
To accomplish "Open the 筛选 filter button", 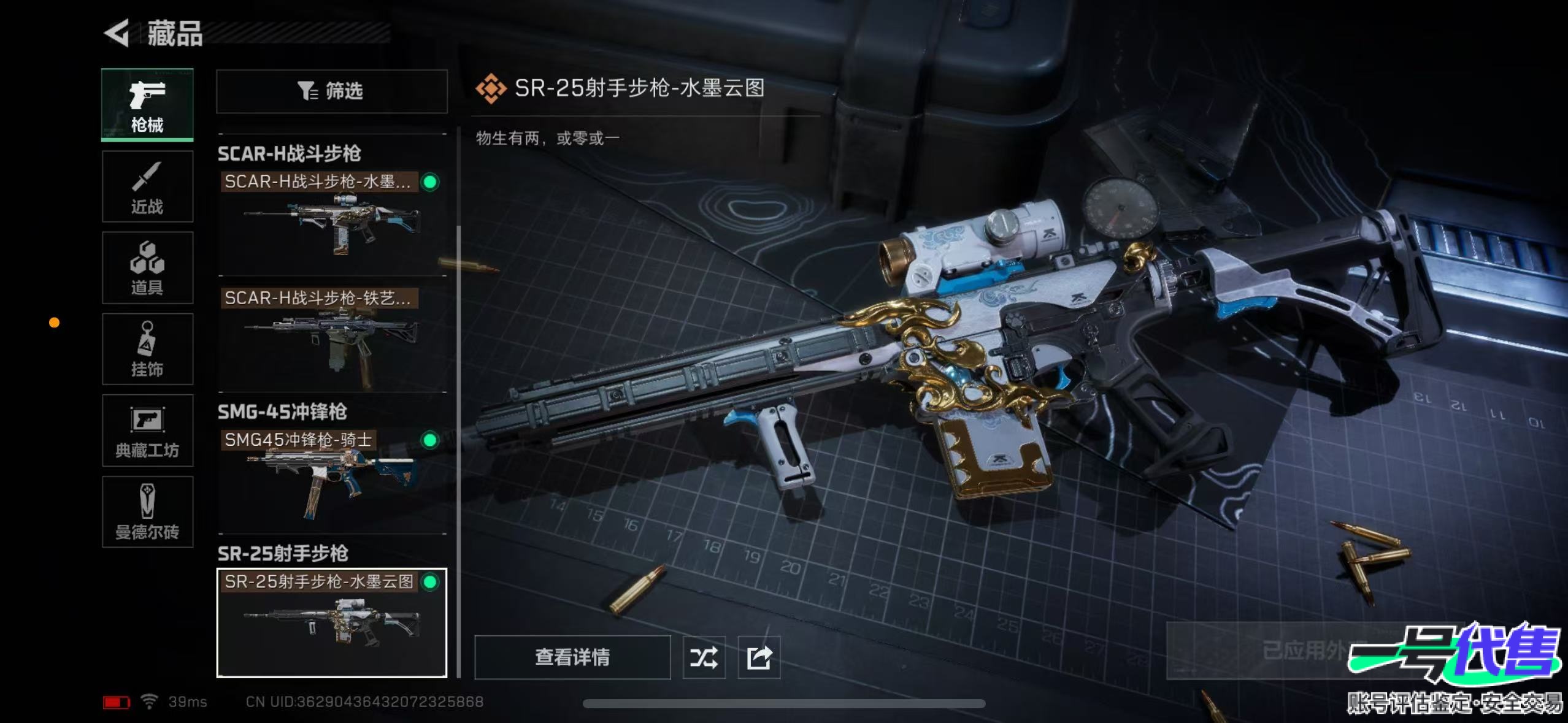I will click(x=331, y=91).
